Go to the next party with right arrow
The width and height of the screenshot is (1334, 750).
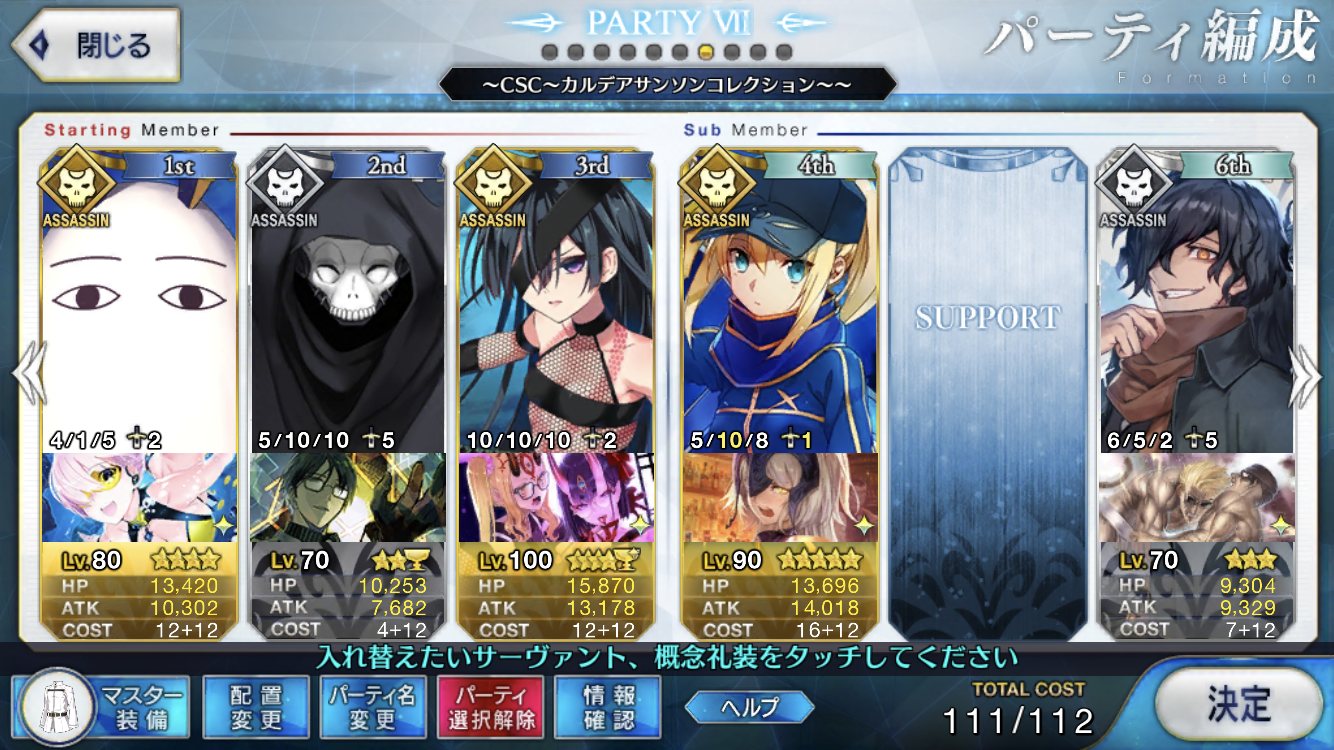(x=1308, y=373)
